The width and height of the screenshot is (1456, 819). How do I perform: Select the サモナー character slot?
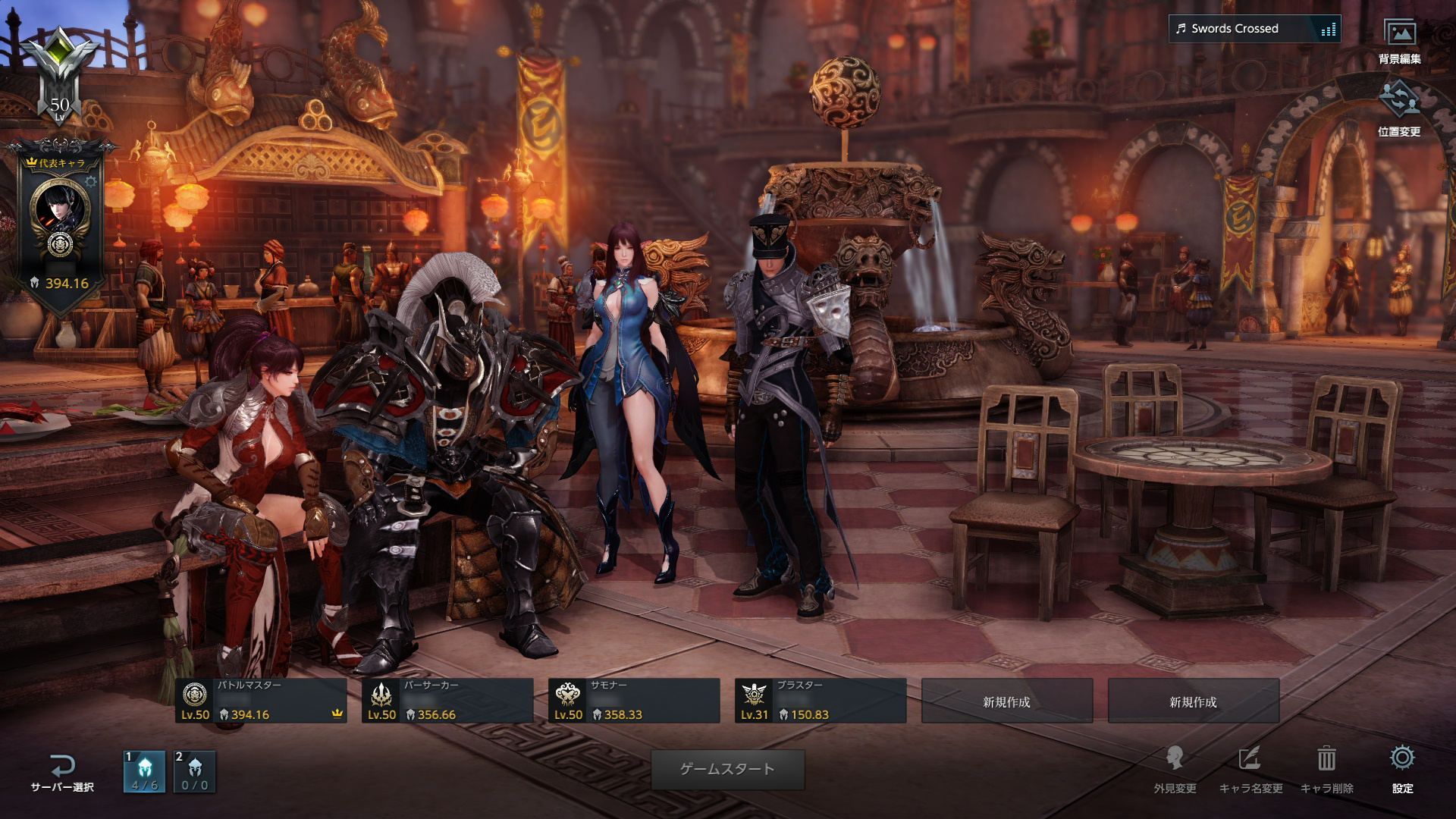634,700
